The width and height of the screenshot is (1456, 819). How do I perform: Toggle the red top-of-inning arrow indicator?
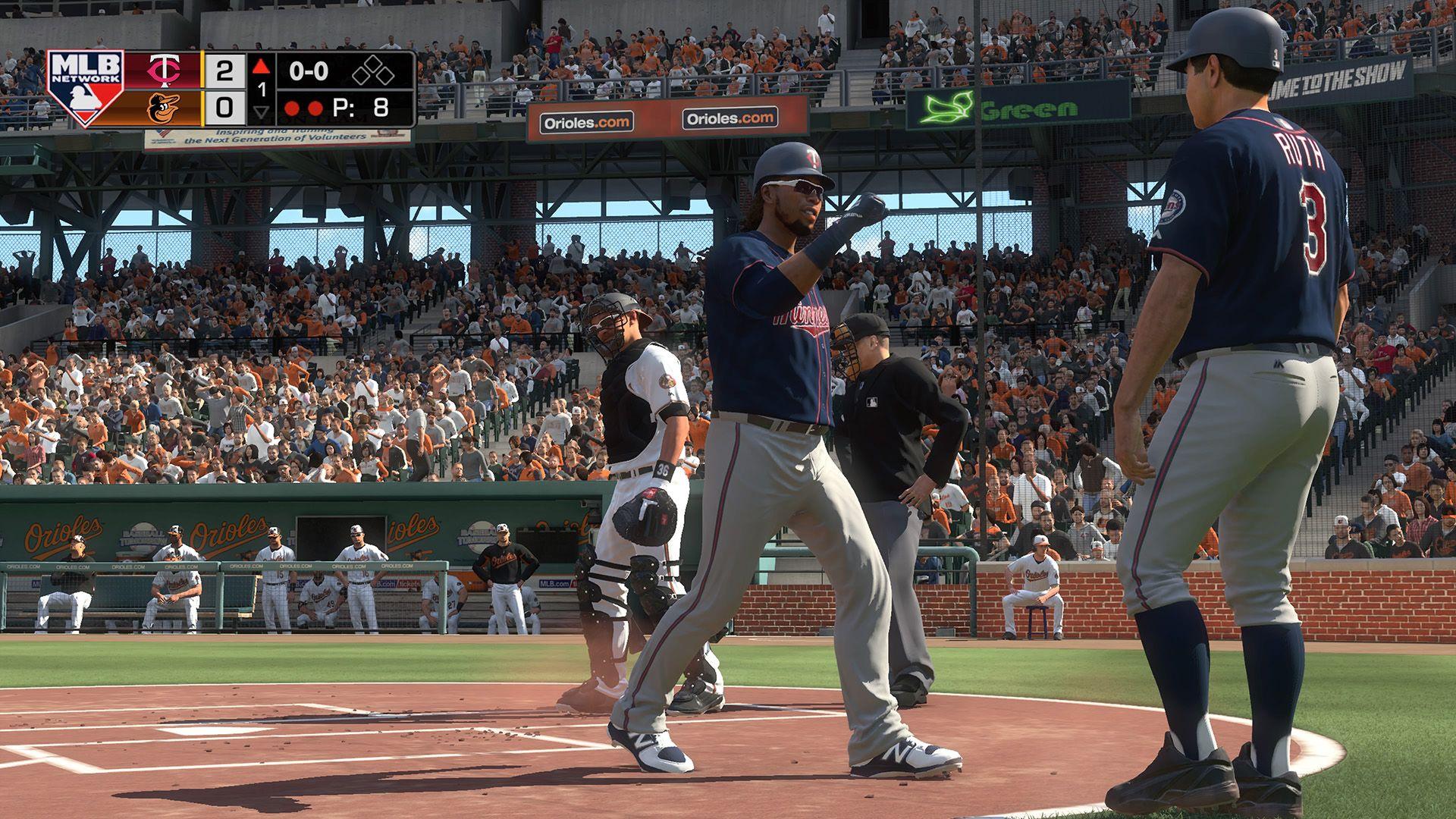[260, 67]
